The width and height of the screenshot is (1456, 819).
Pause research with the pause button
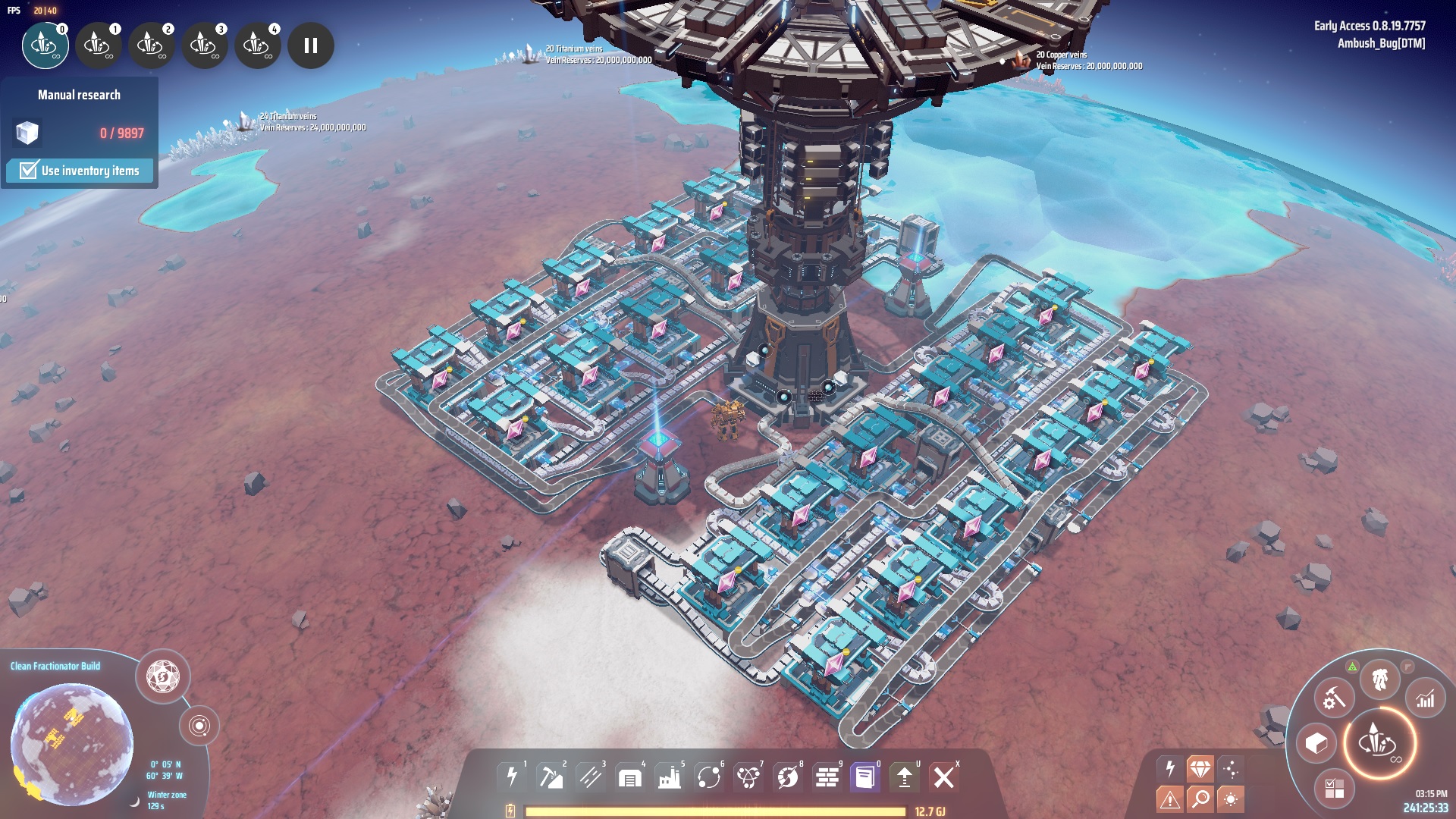(x=310, y=45)
